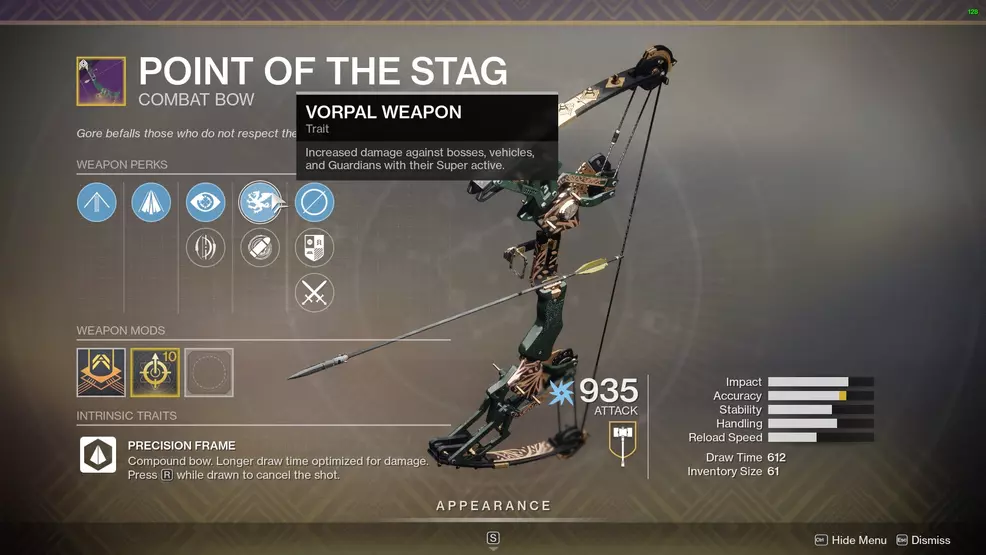Choose the shield emblem tracker option
The height and width of the screenshot is (555, 986).
[314, 248]
